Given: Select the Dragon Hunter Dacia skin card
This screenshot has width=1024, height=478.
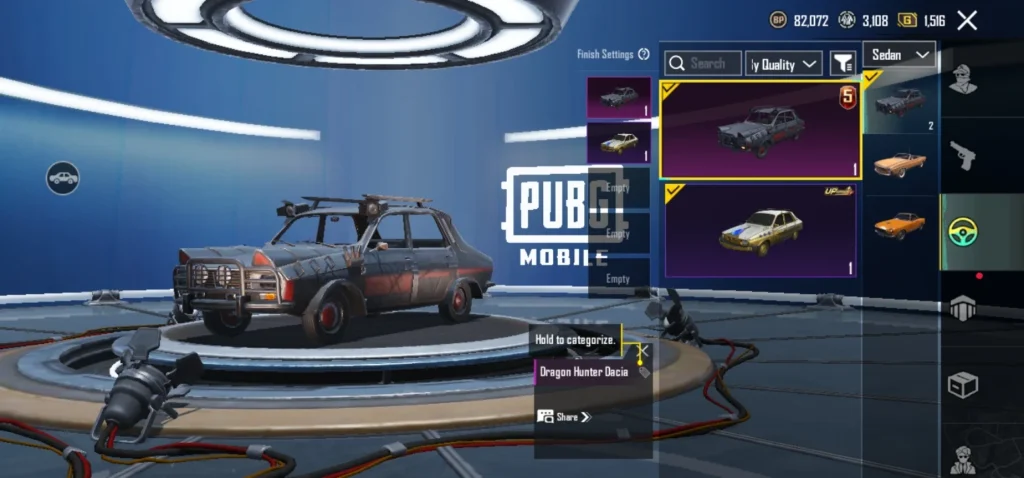Looking at the screenshot, I should click(x=760, y=130).
